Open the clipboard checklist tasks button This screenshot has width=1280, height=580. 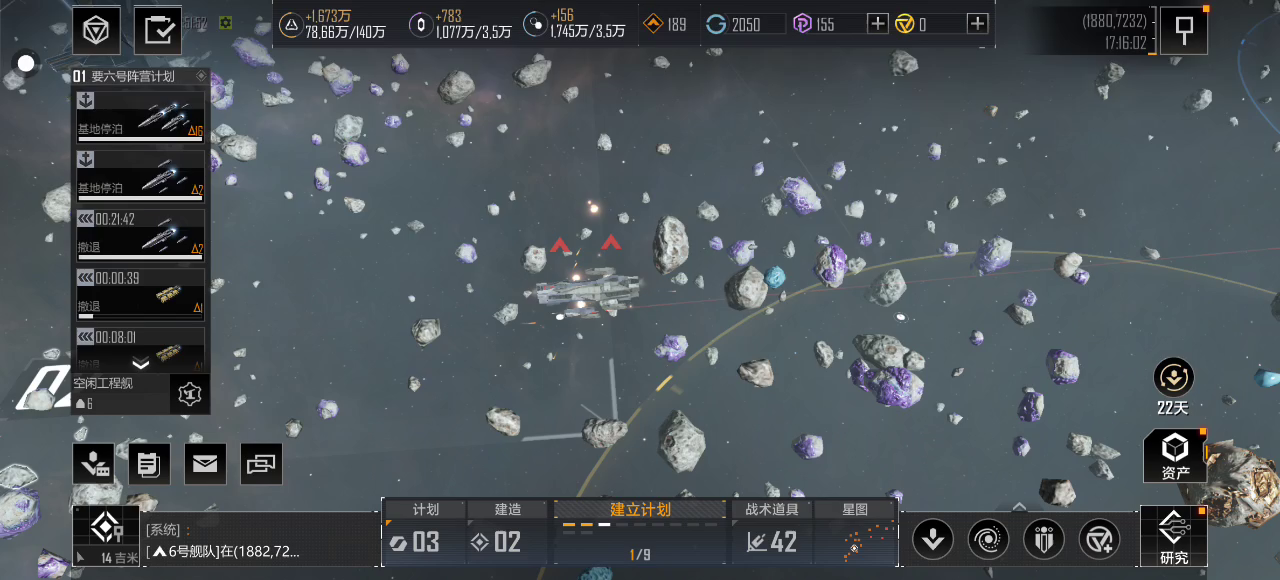pos(157,30)
